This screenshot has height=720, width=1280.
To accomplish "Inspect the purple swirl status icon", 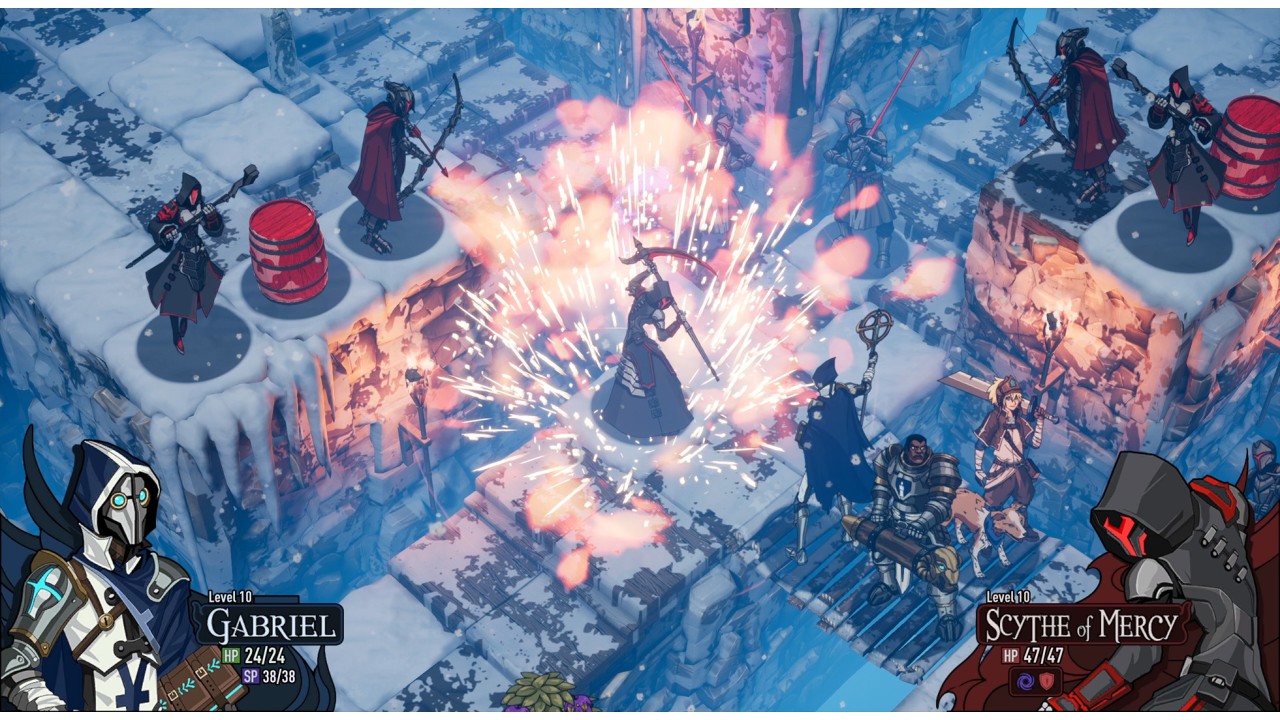I will coord(1026,680).
